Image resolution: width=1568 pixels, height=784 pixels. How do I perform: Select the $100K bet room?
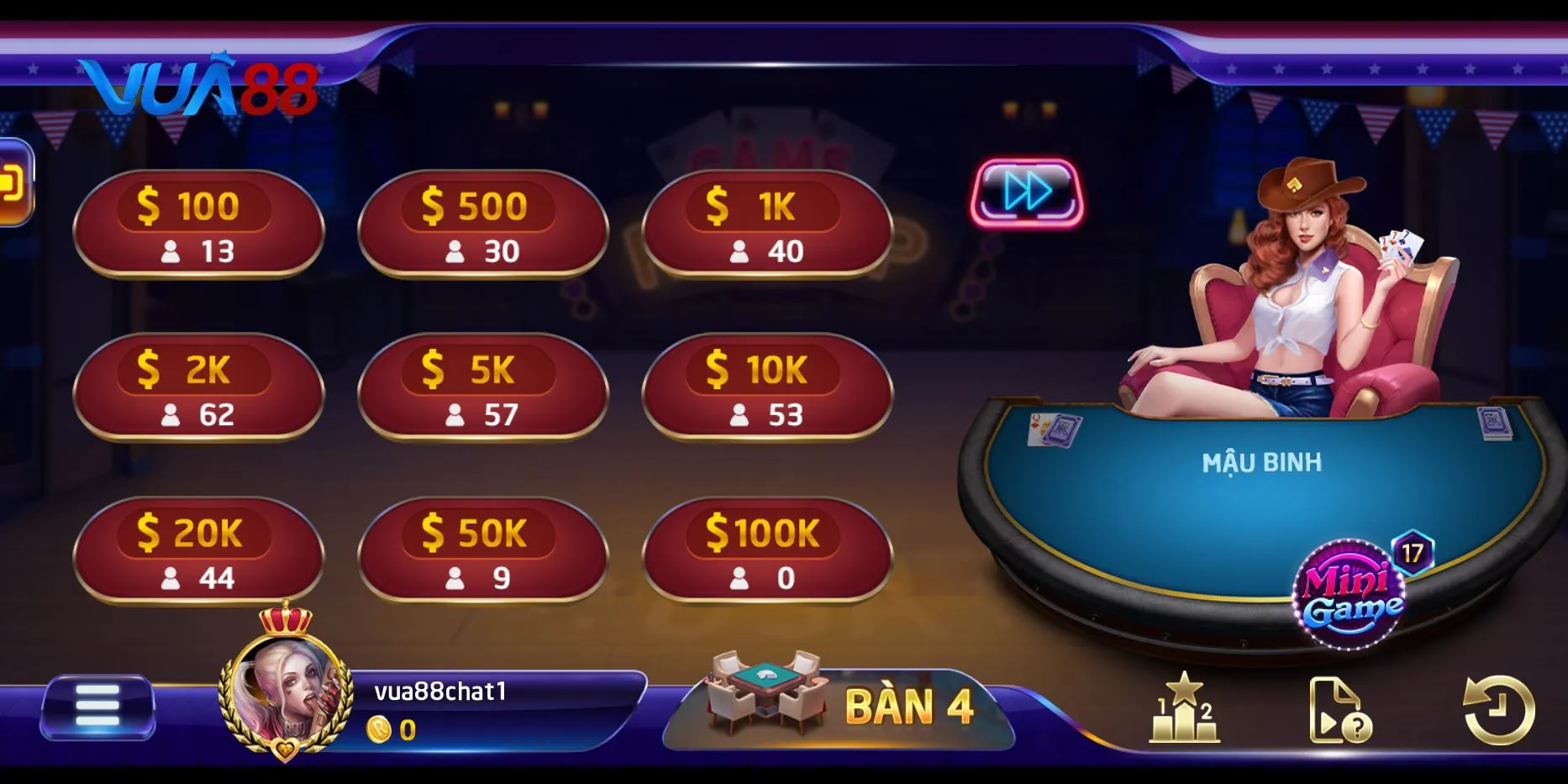click(766, 551)
